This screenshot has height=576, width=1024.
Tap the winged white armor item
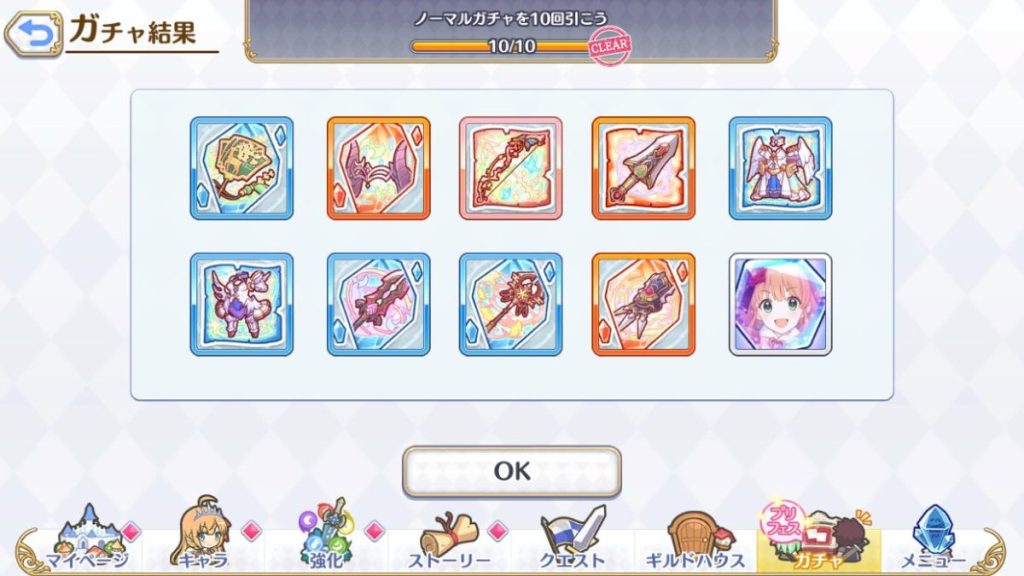pyautogui.click(x=780, y=168)
